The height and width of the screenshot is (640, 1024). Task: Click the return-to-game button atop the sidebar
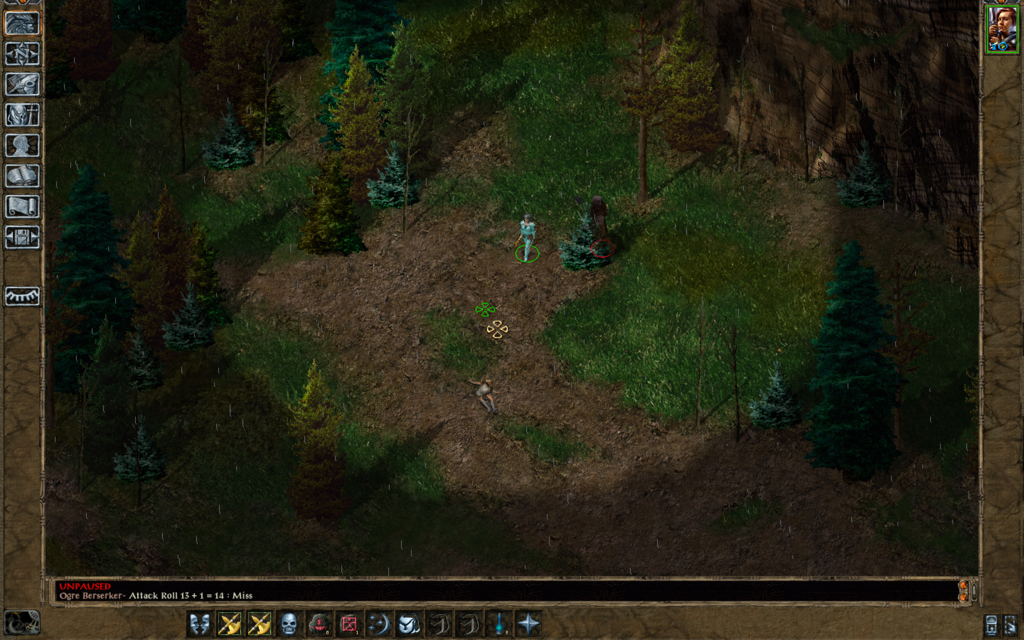(x=22, y=23)
